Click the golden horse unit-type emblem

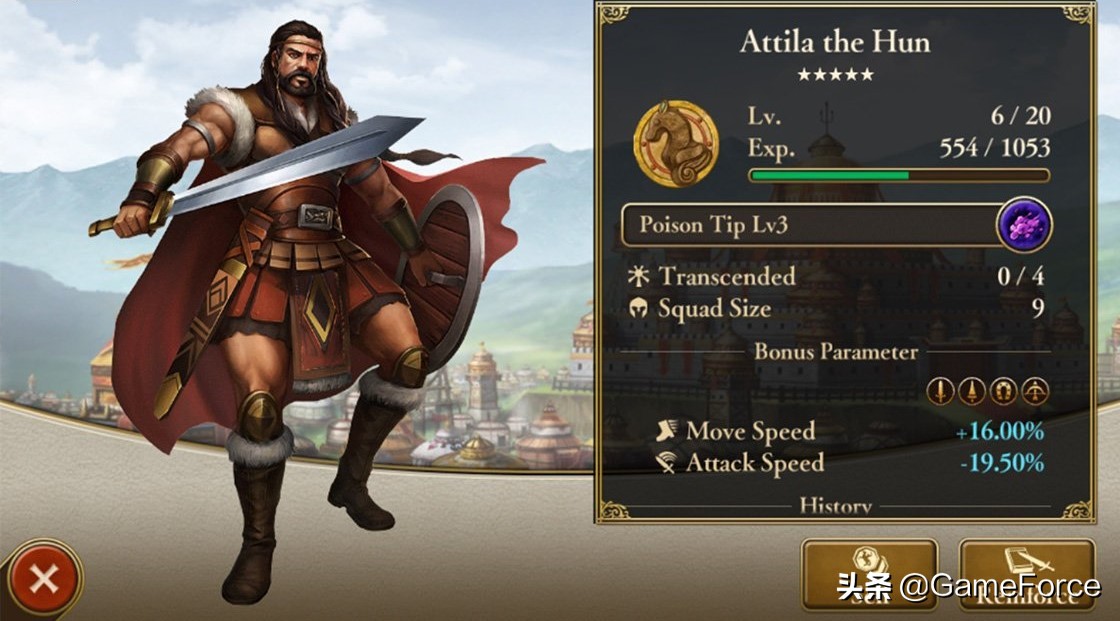click(676, 143)
